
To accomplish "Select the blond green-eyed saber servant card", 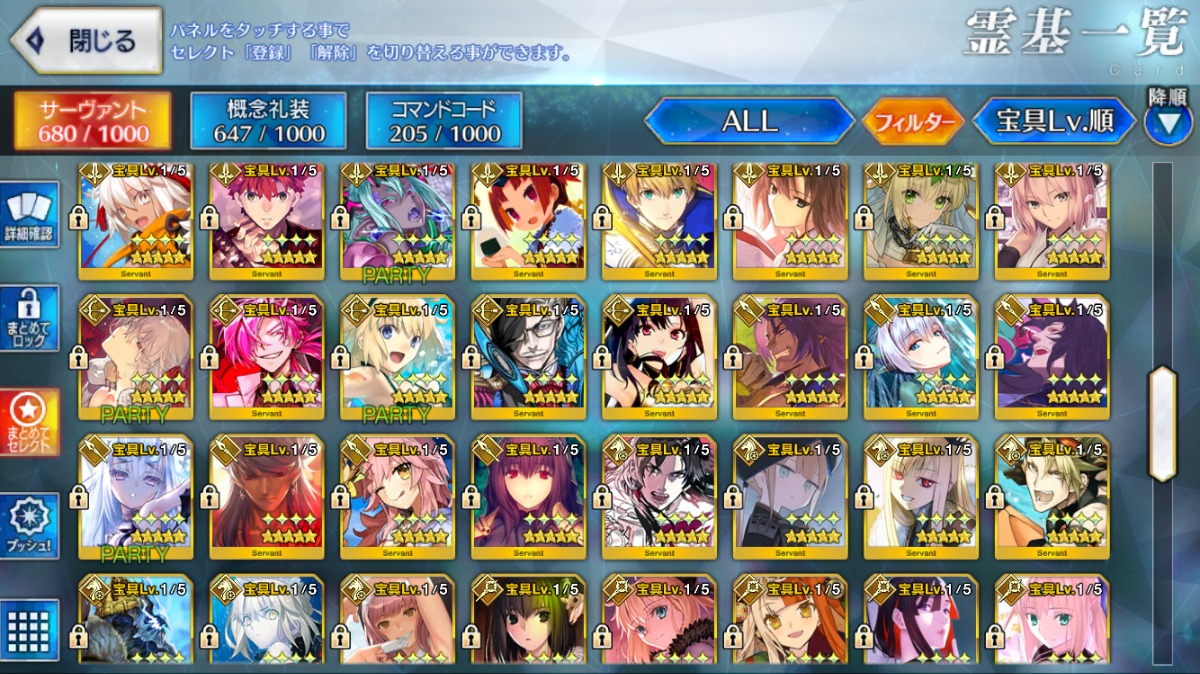I will tap(659, 220).
